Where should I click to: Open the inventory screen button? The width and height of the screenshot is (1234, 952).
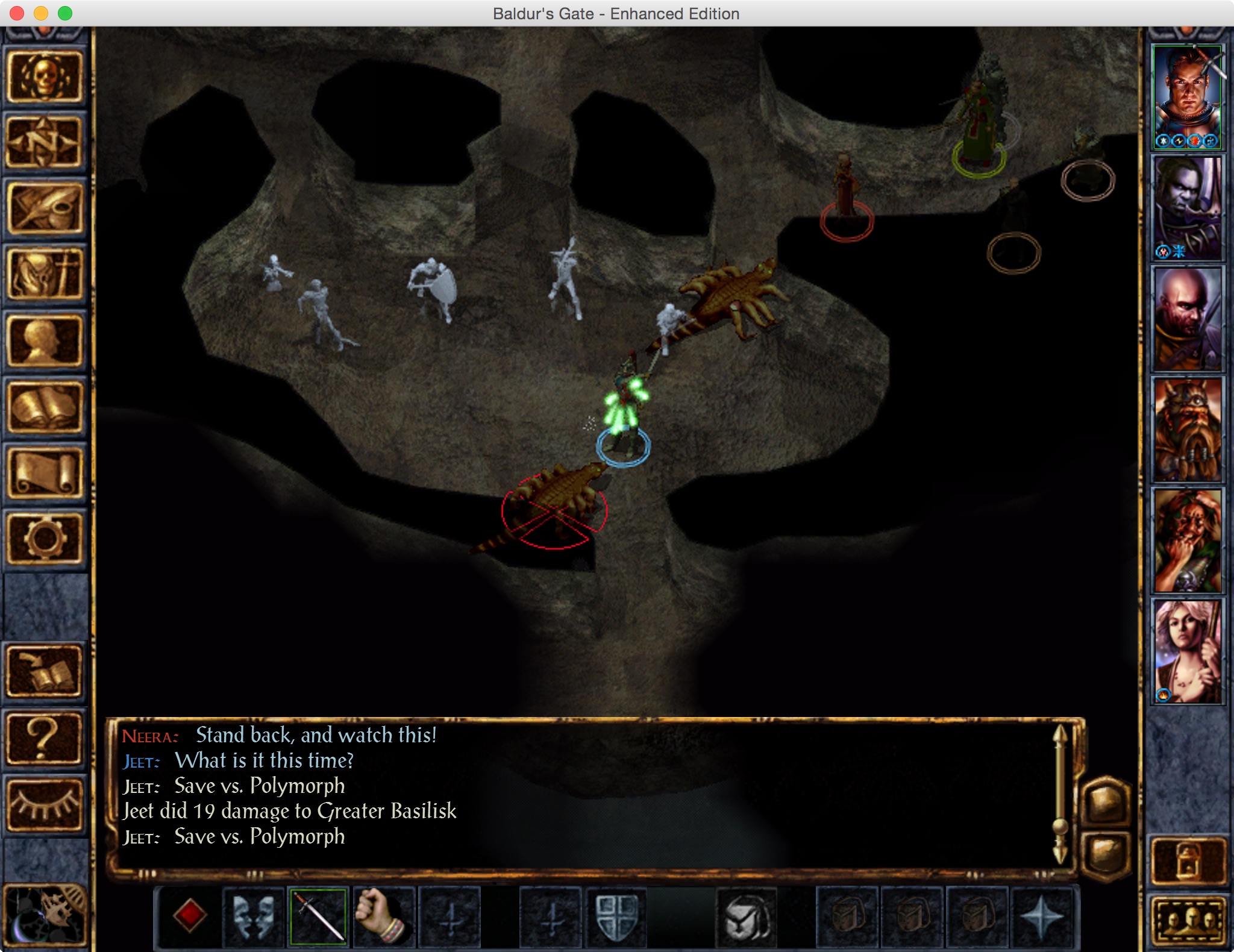45,275
